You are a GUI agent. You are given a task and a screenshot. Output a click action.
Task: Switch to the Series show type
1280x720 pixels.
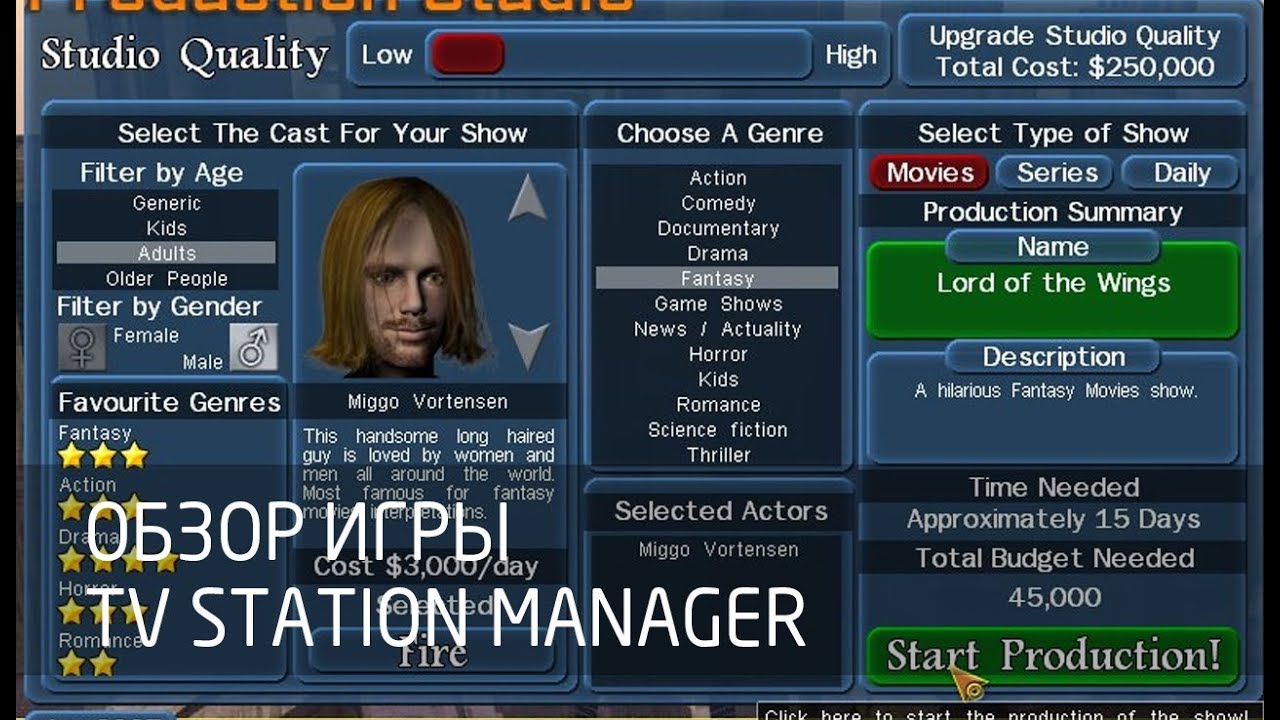1056,172
